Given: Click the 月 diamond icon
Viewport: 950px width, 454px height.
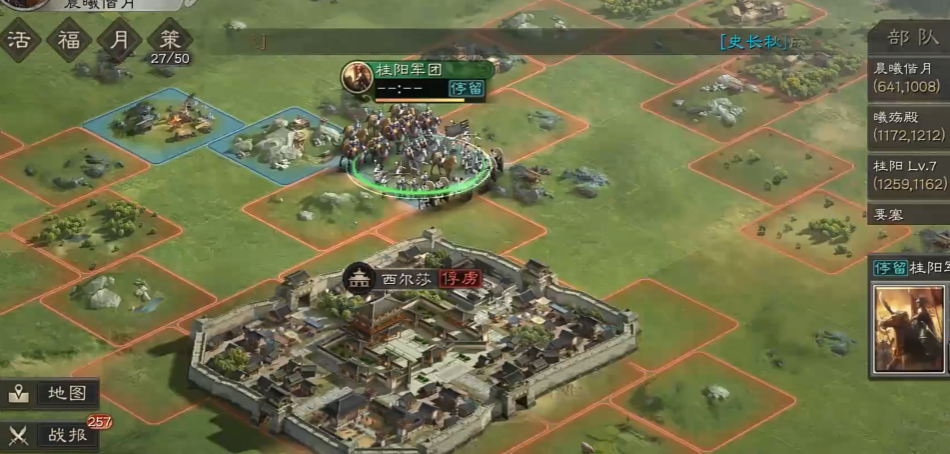Looking at the screenshot, I should coord(119,40).
